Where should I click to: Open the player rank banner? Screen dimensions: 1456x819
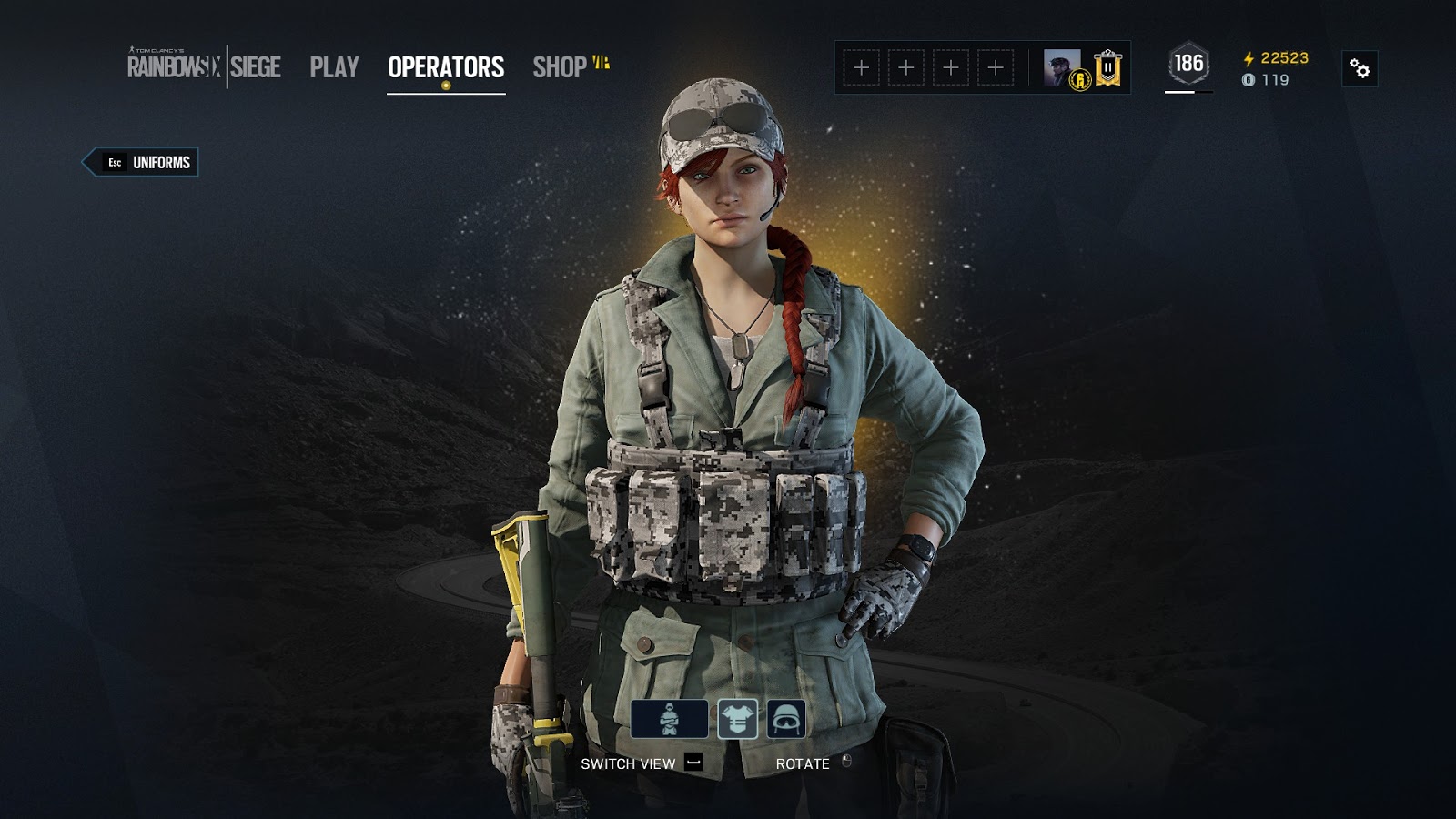[x=1108, y=68]
